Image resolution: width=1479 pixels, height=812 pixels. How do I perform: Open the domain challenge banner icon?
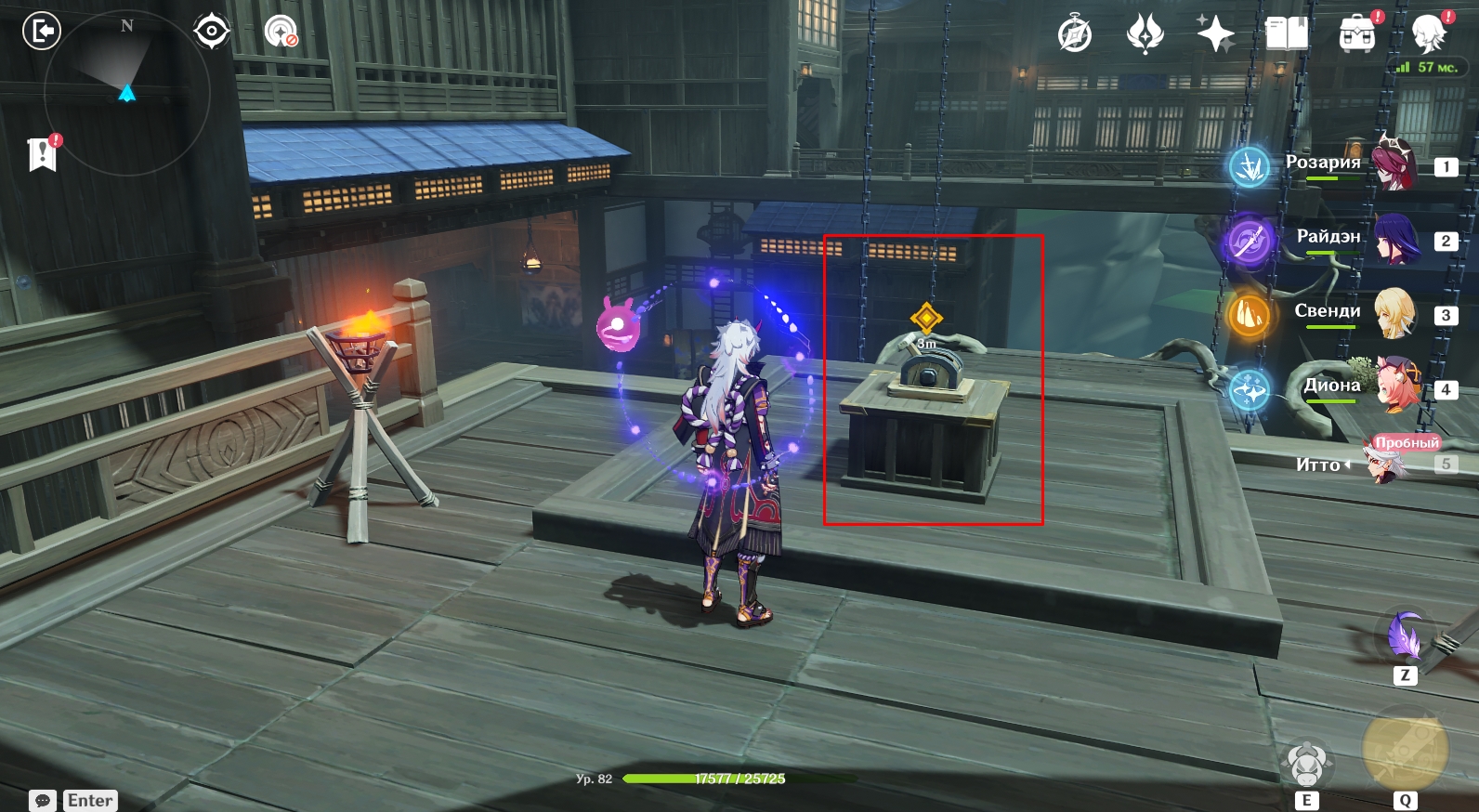click(42, 153)
